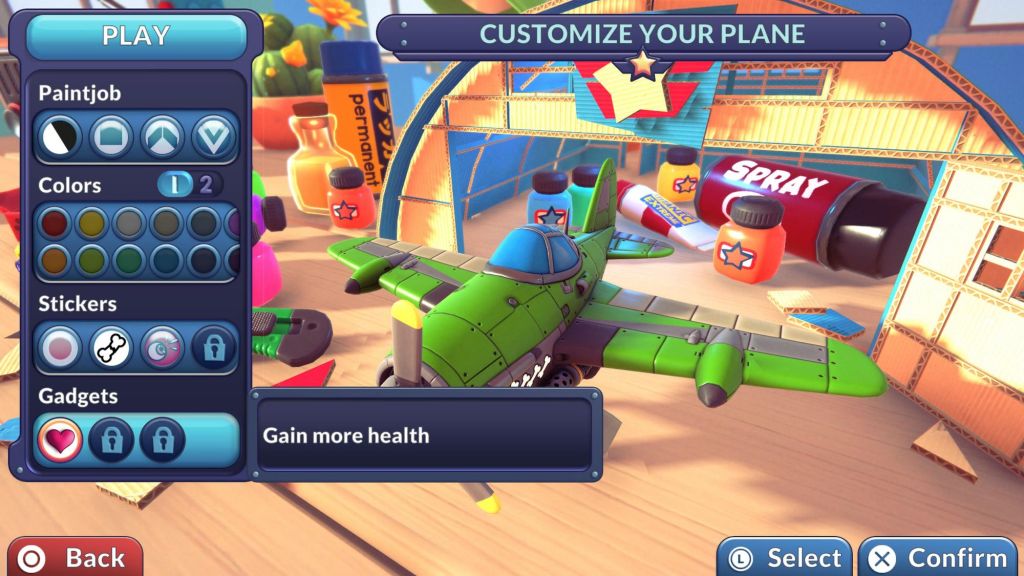Confirm the plane customization
This screenshot has height=576, width=1024.
click(x=938, y=558)
